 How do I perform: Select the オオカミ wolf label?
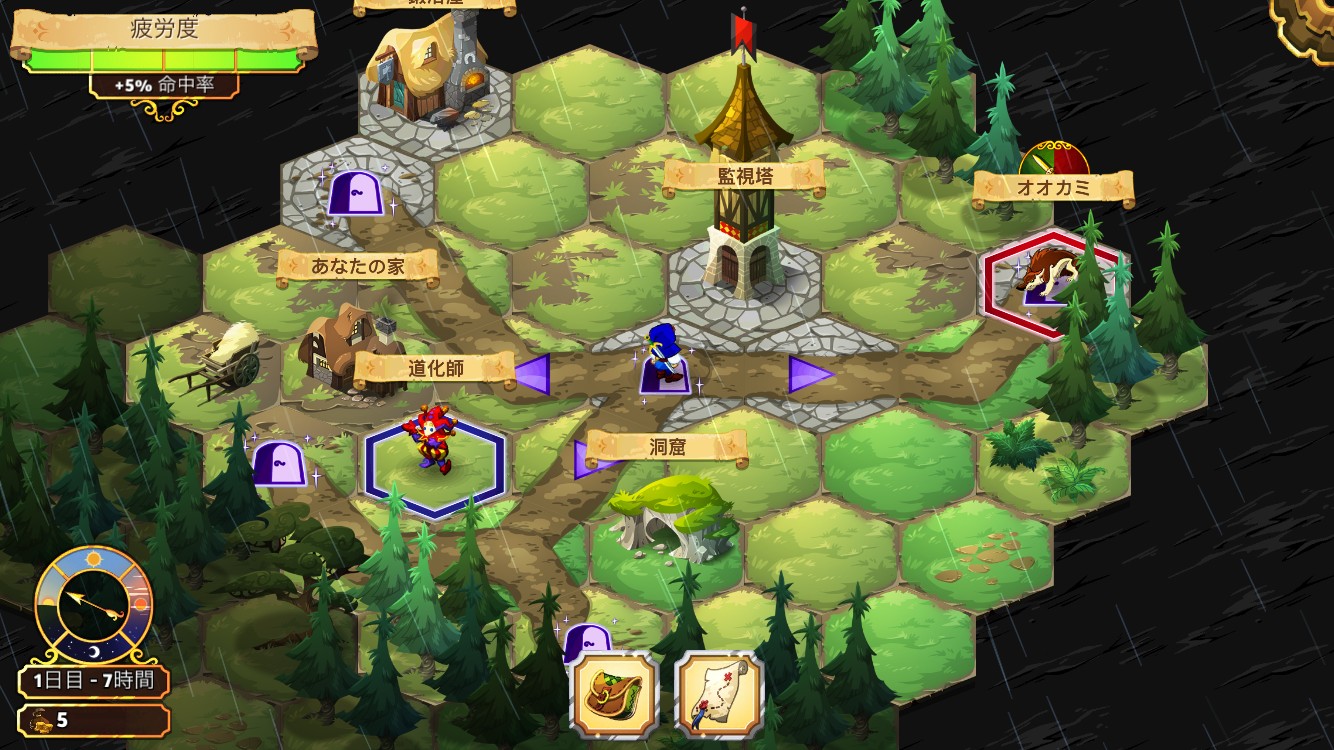point(1053,187)
